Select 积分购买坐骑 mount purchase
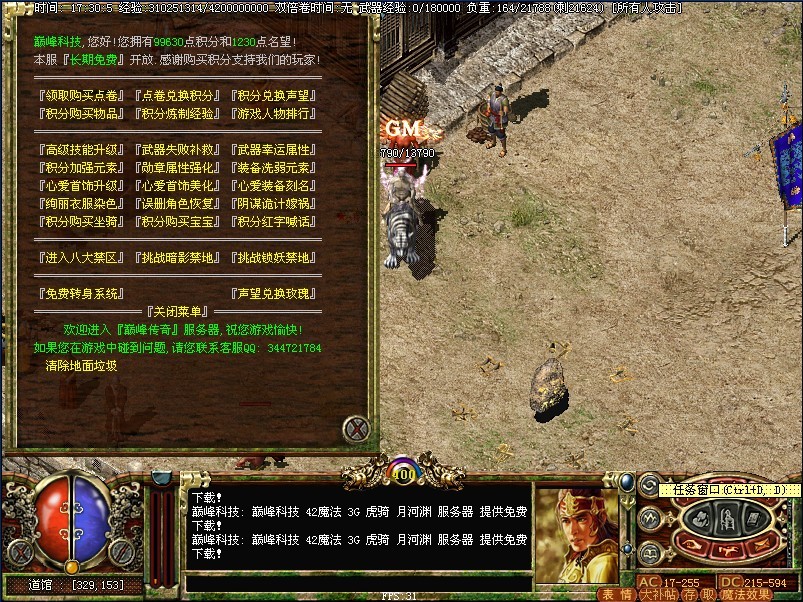The height and width of the screenshot is (602, 803). 80,222
